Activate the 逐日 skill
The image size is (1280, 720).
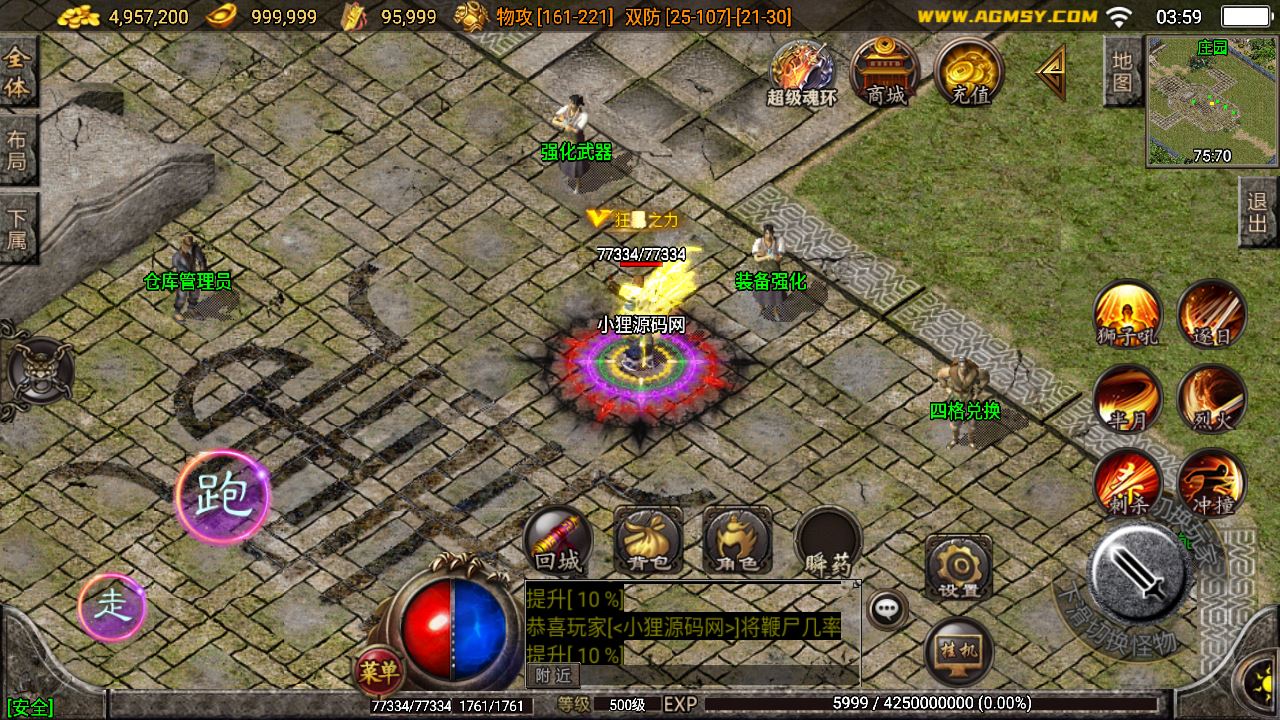pos(1211,313)
